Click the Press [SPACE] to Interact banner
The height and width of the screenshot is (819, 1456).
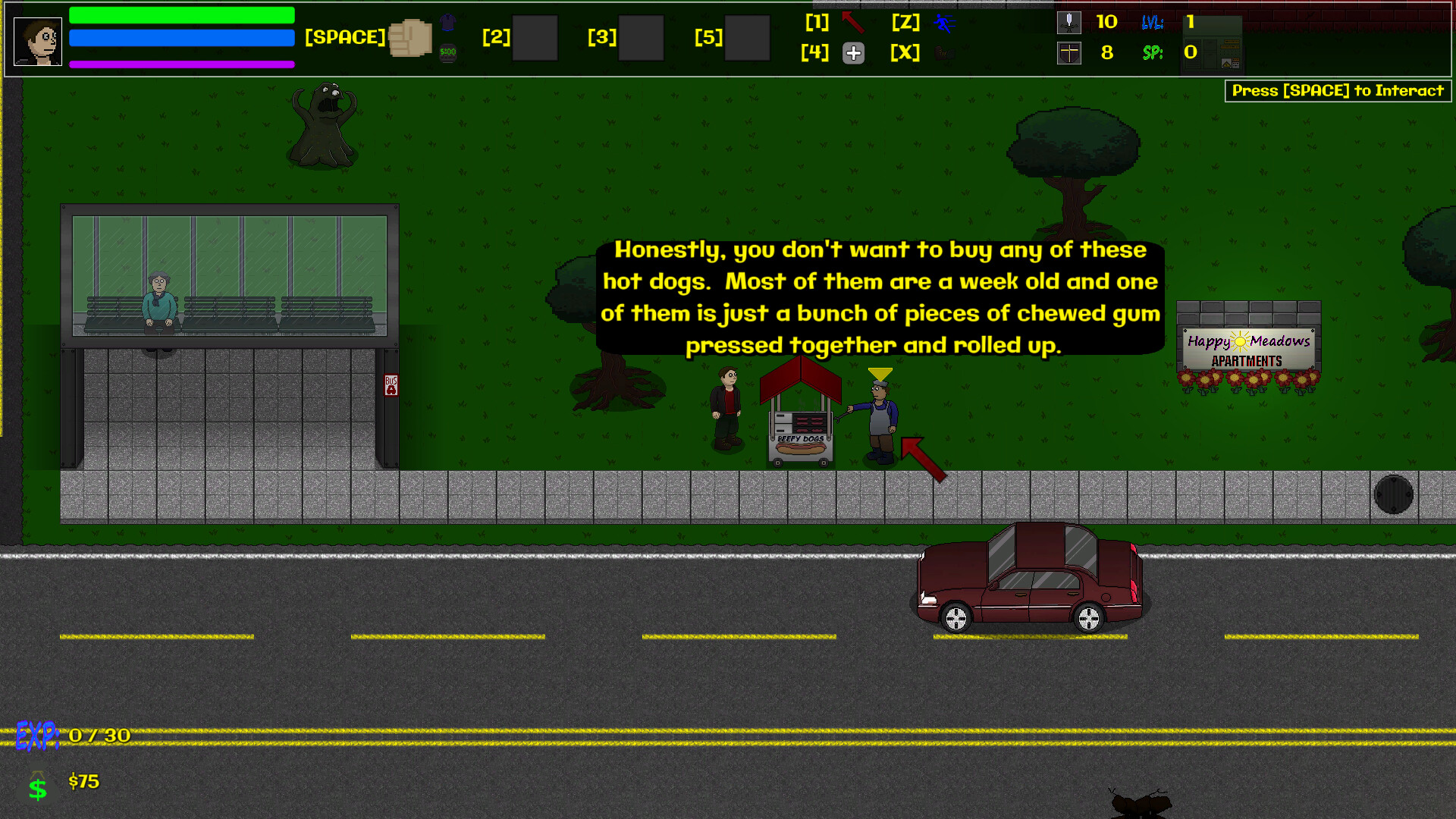1337,90
